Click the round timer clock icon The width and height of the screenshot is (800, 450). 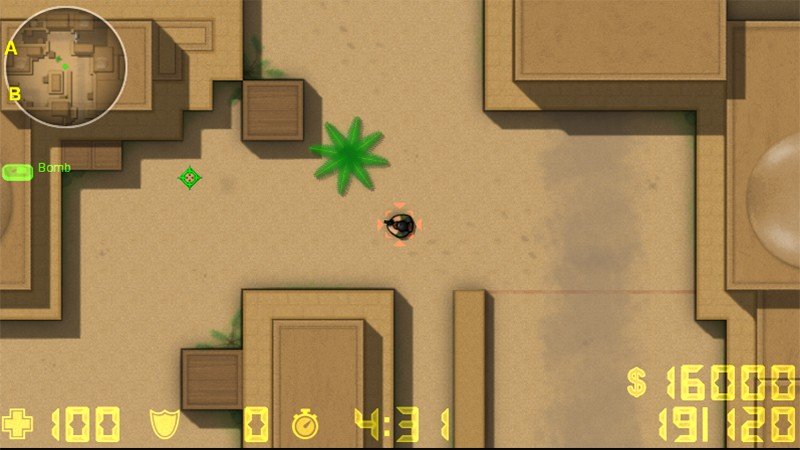pos(304,425)
